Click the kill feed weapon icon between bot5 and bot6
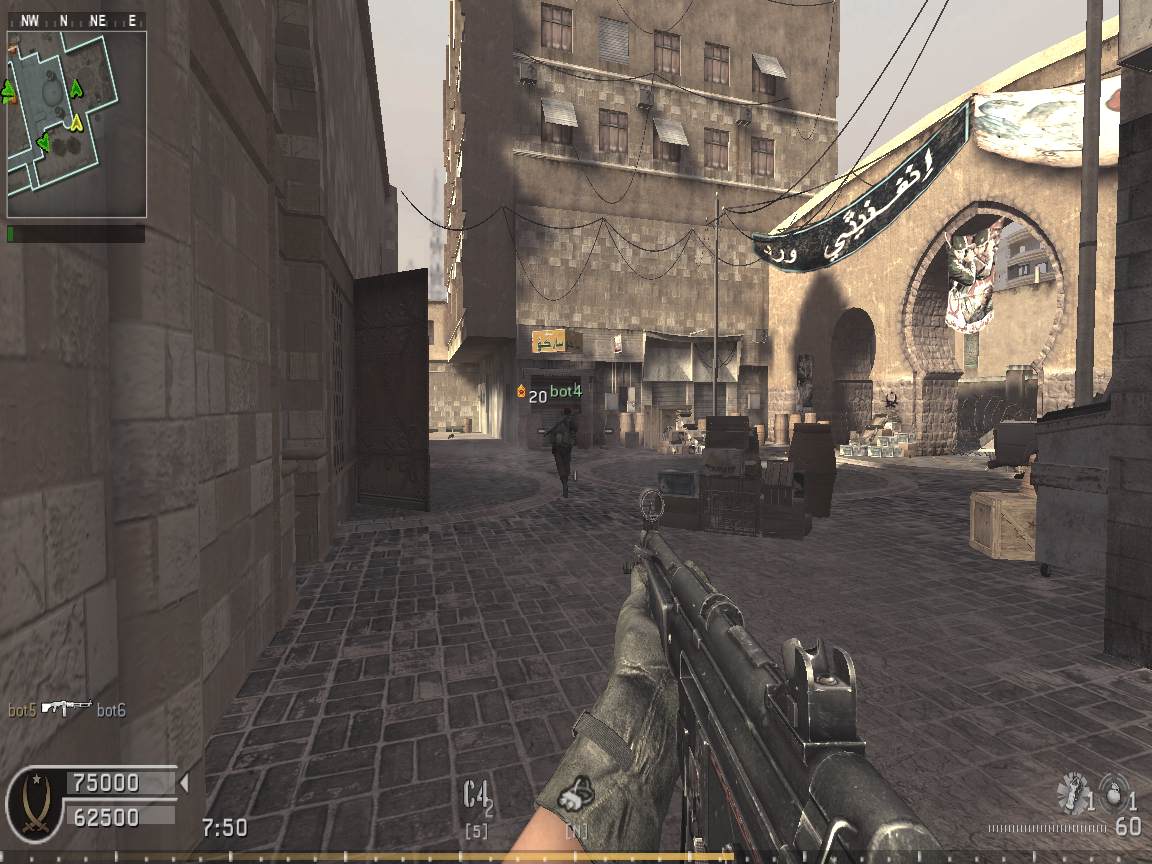This screenshot has height=864, width=1152. [x=67, y=708]
